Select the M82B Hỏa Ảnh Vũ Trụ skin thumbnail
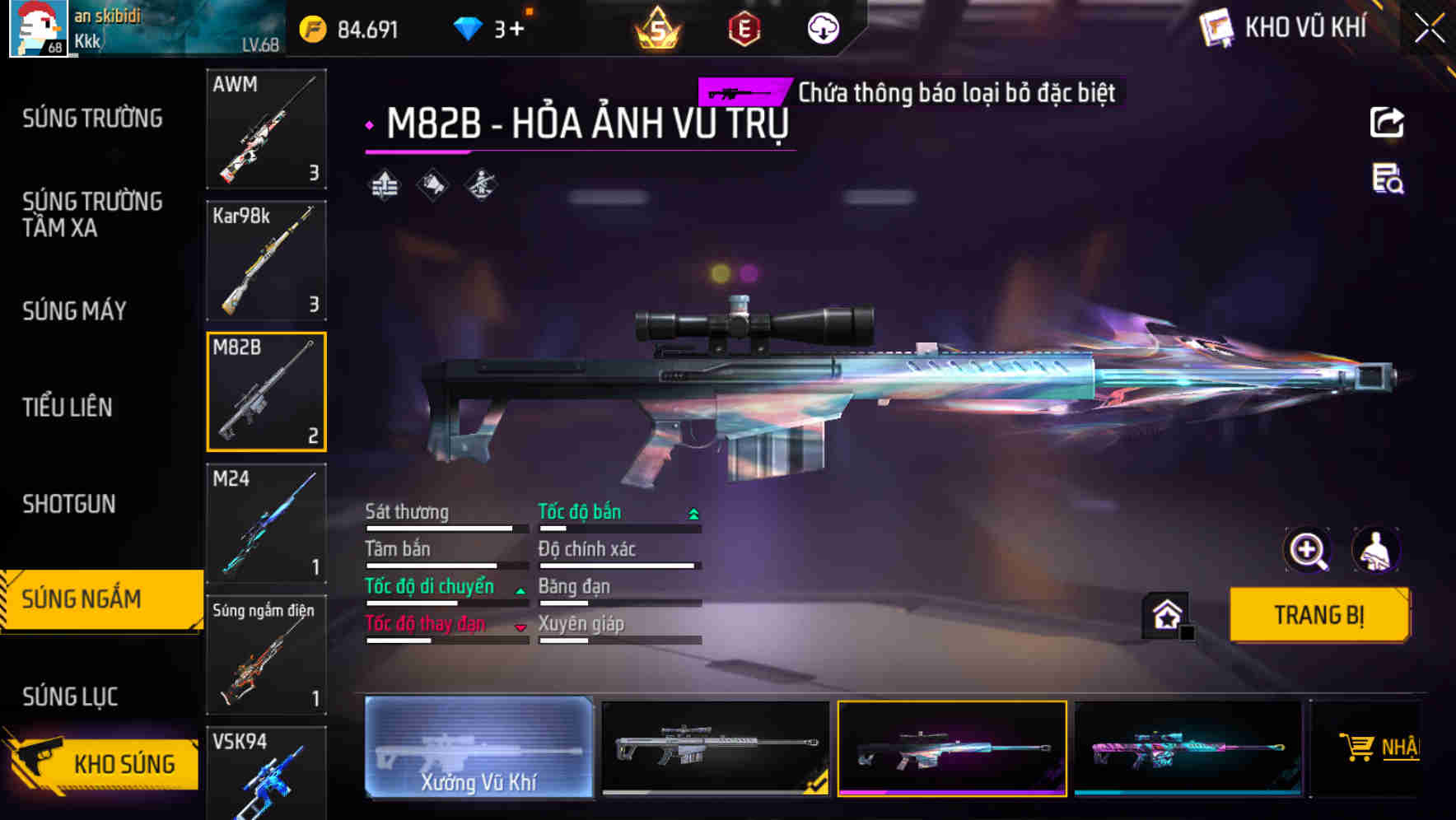The width and height of the screenshot is (1456, 820). (952, 748)
